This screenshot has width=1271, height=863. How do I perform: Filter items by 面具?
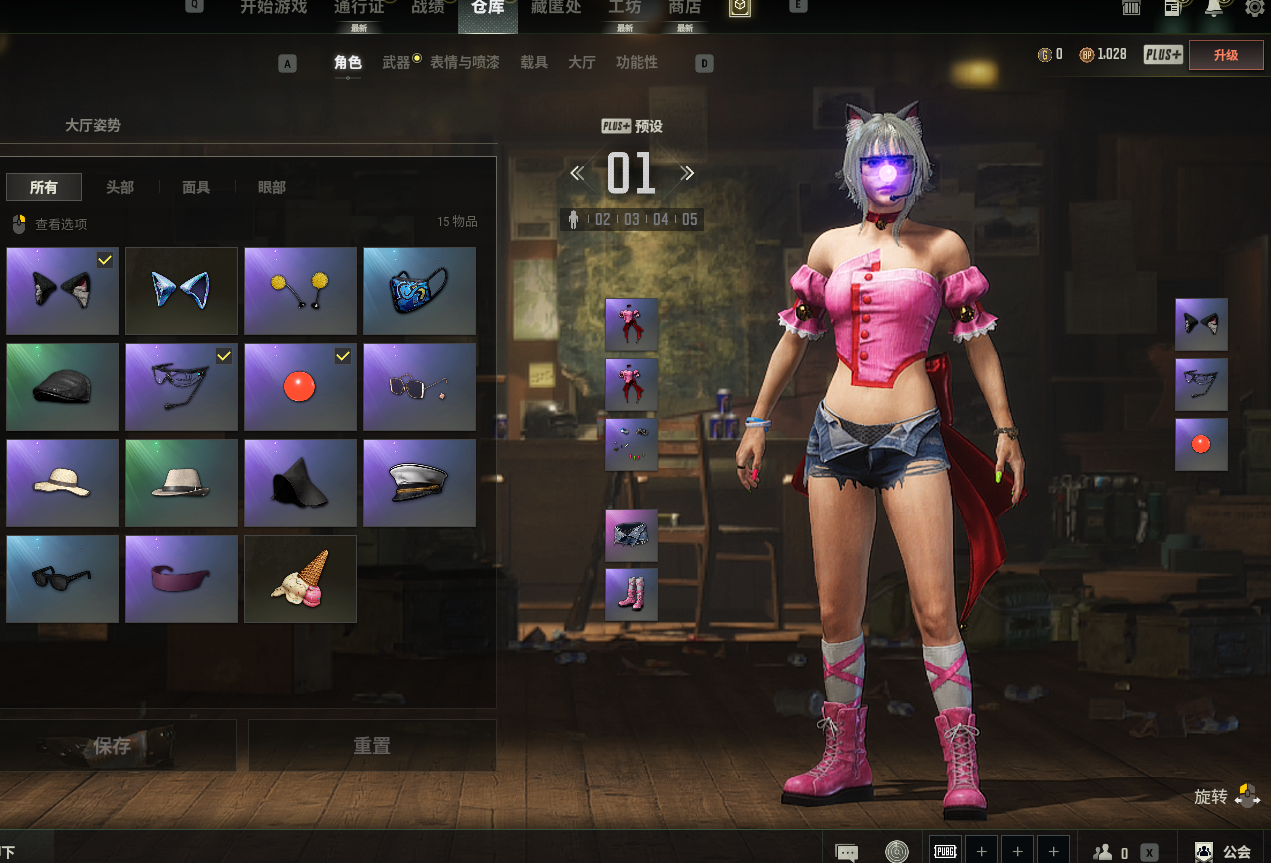(x=196, y=187)
